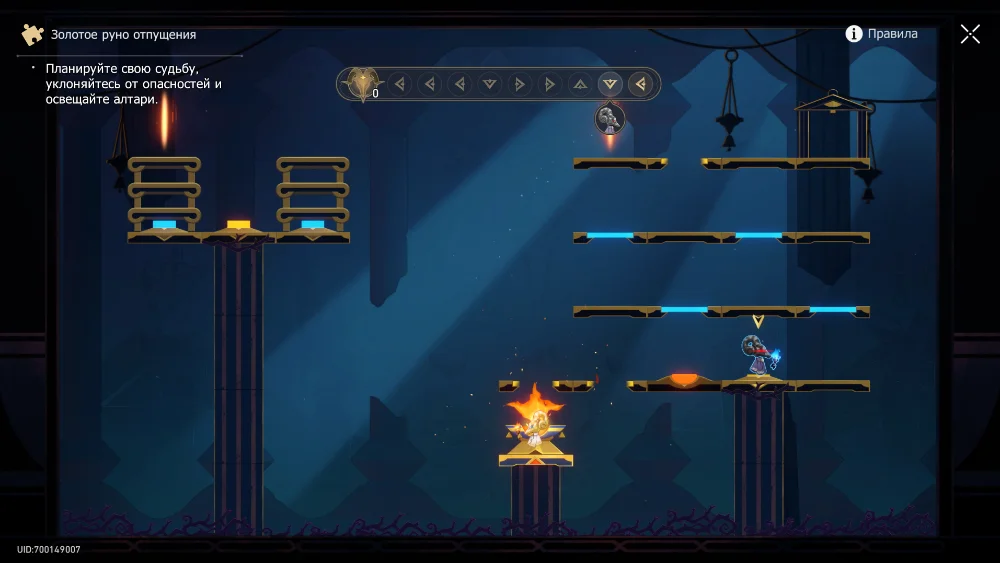Click the golden ram emblem icon
Image resolution: width=1000 pixels, height=563 pixels.
[361, 84]
